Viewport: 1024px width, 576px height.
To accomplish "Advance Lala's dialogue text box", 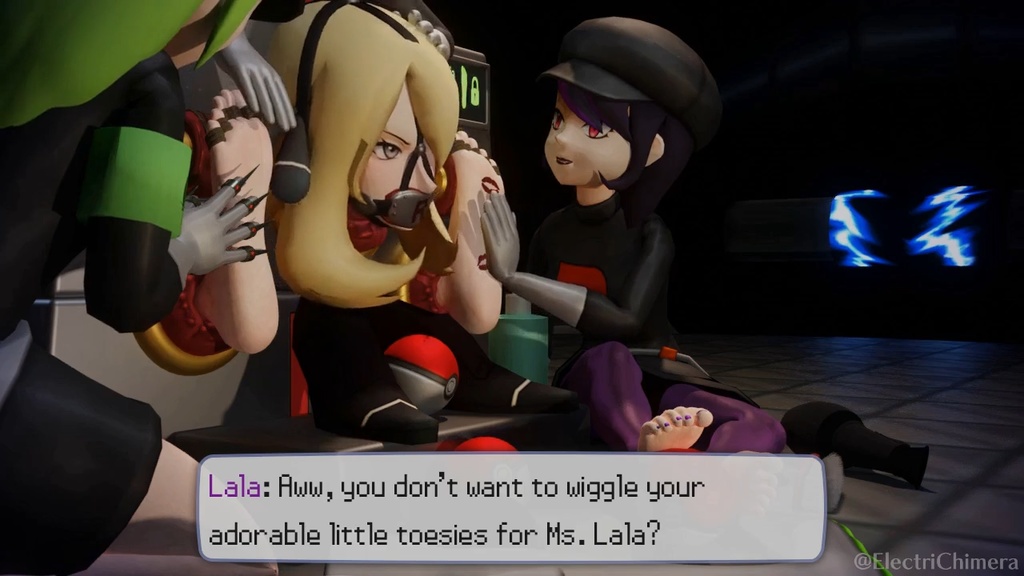I will point(511,508).
